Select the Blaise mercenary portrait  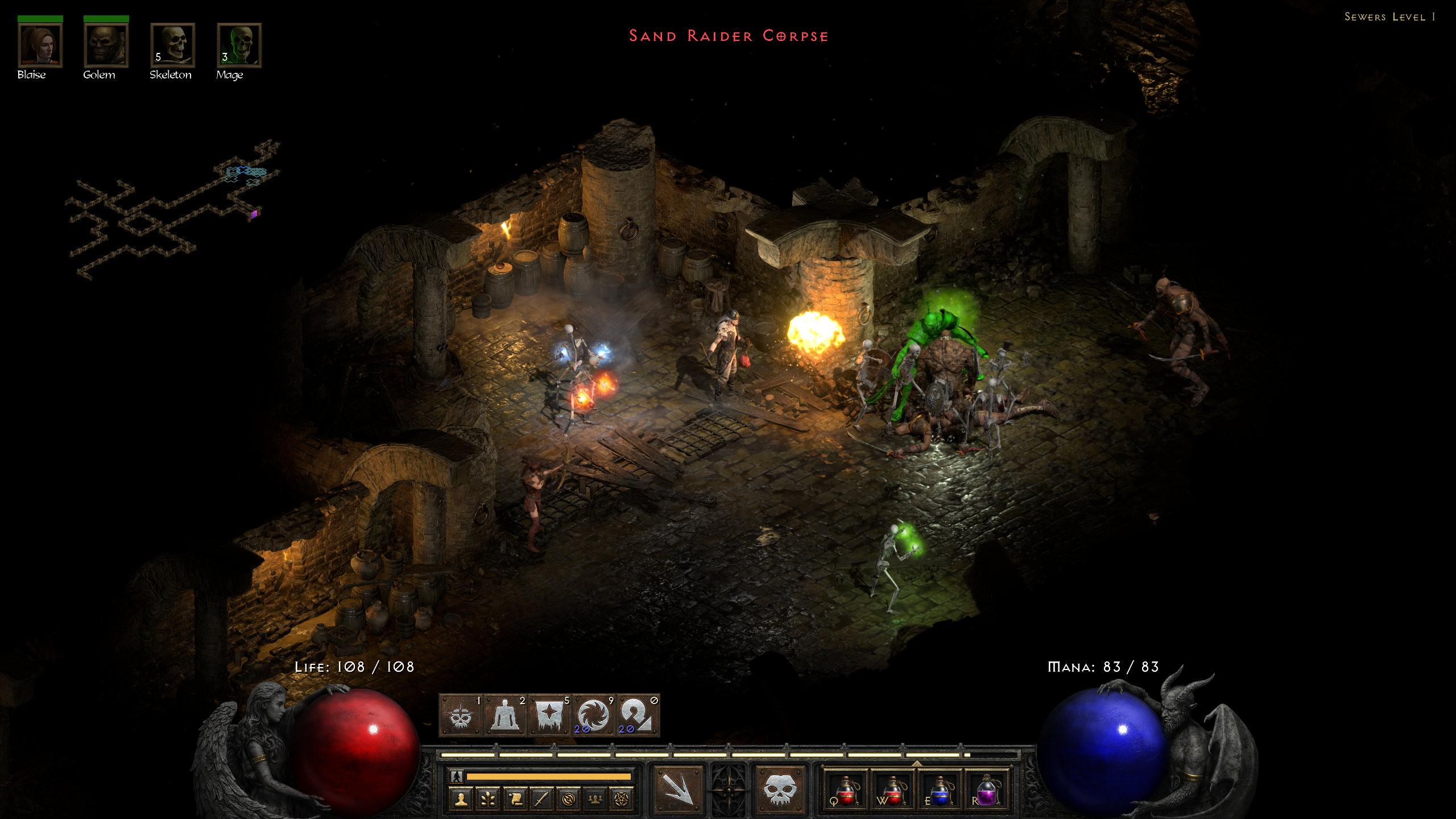40,45
